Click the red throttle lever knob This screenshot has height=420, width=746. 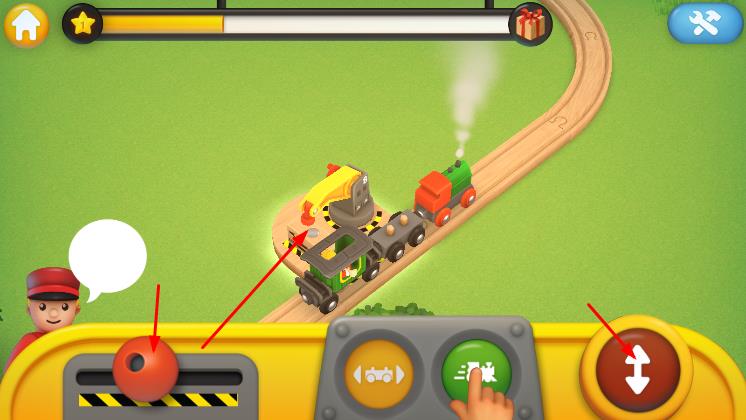[x=145, y=367]
